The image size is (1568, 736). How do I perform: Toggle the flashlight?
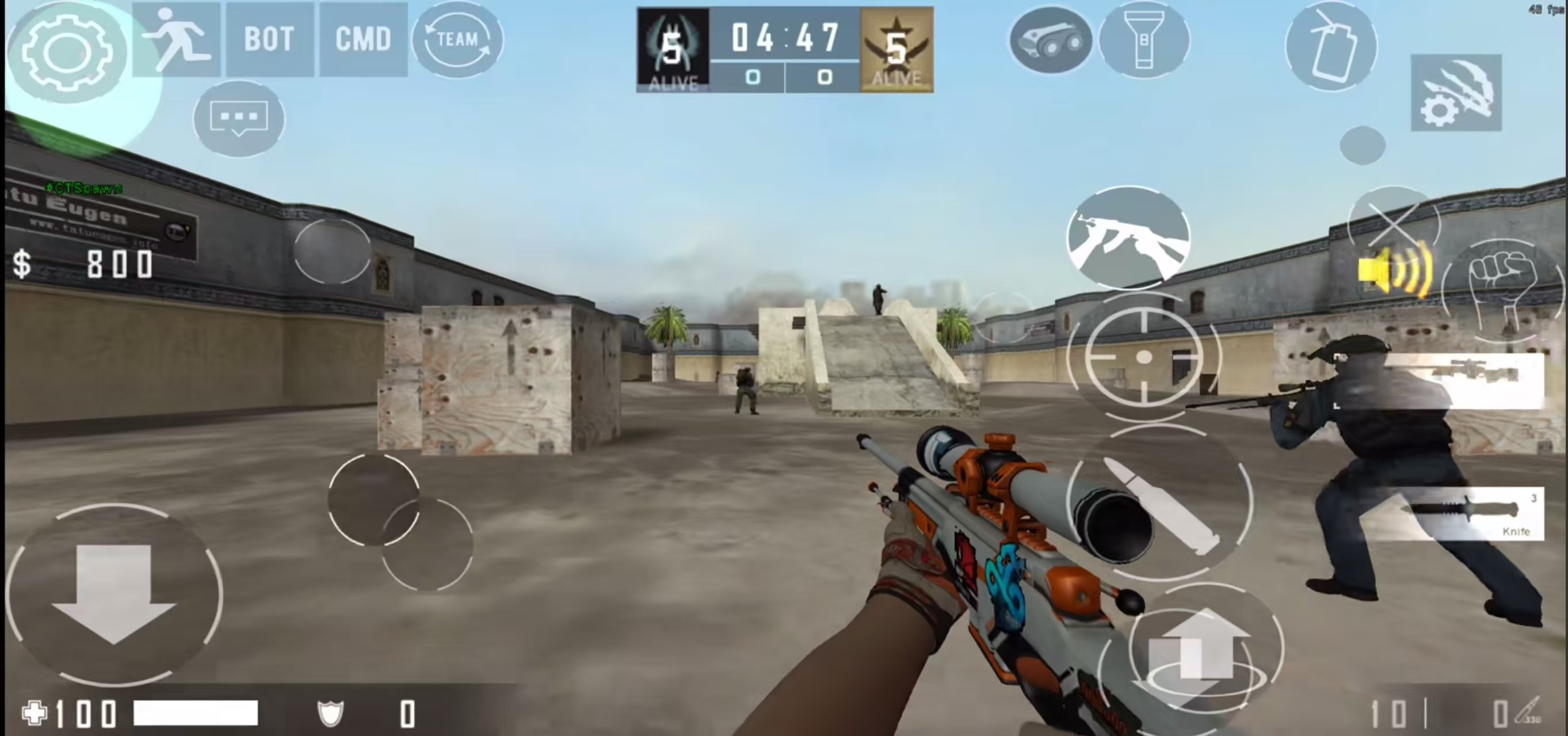1144,40
